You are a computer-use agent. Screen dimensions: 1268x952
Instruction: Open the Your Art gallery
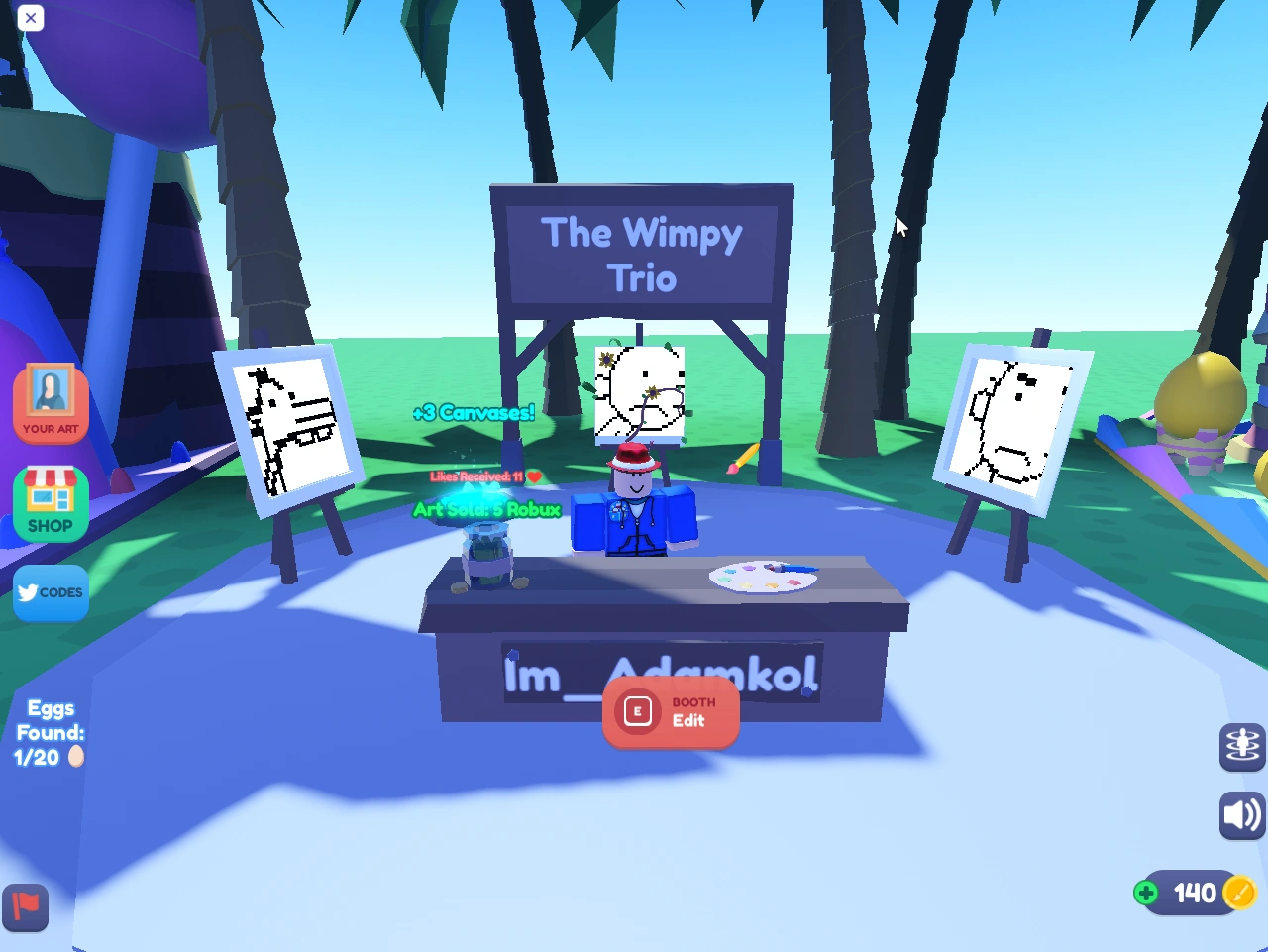(x=51, y=401)
